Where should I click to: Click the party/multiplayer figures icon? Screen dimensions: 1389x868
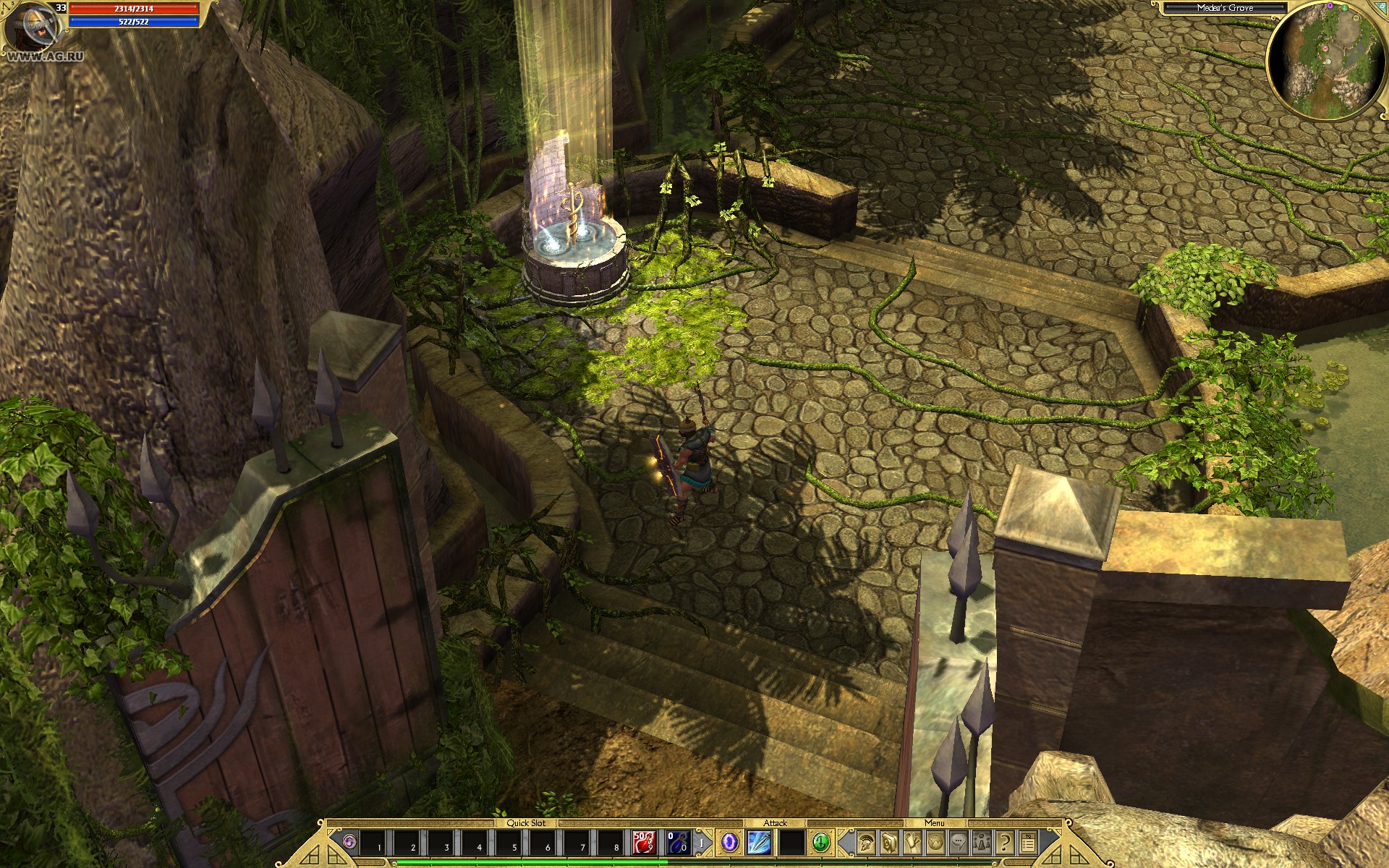tap(981, 843)
